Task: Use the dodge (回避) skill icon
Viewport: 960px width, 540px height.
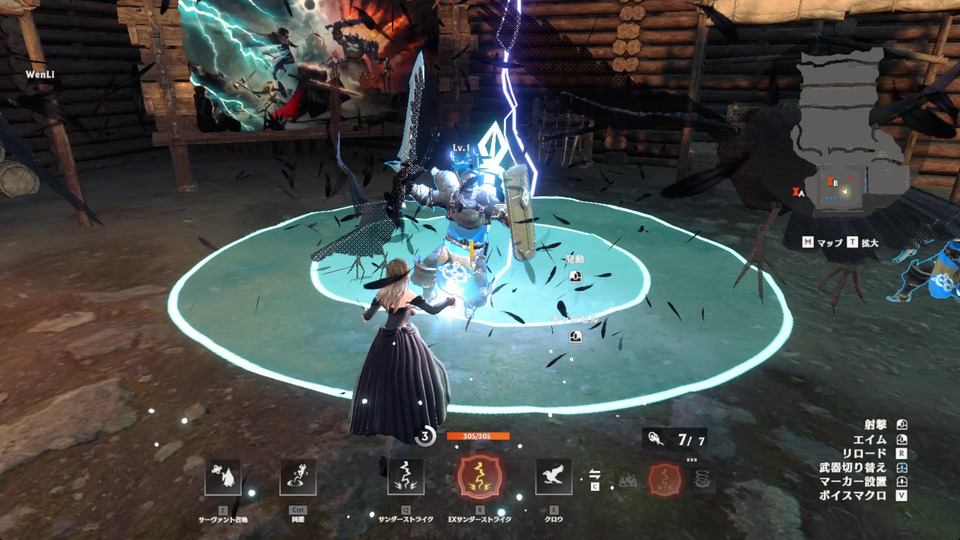Action: tap(298, 478)
